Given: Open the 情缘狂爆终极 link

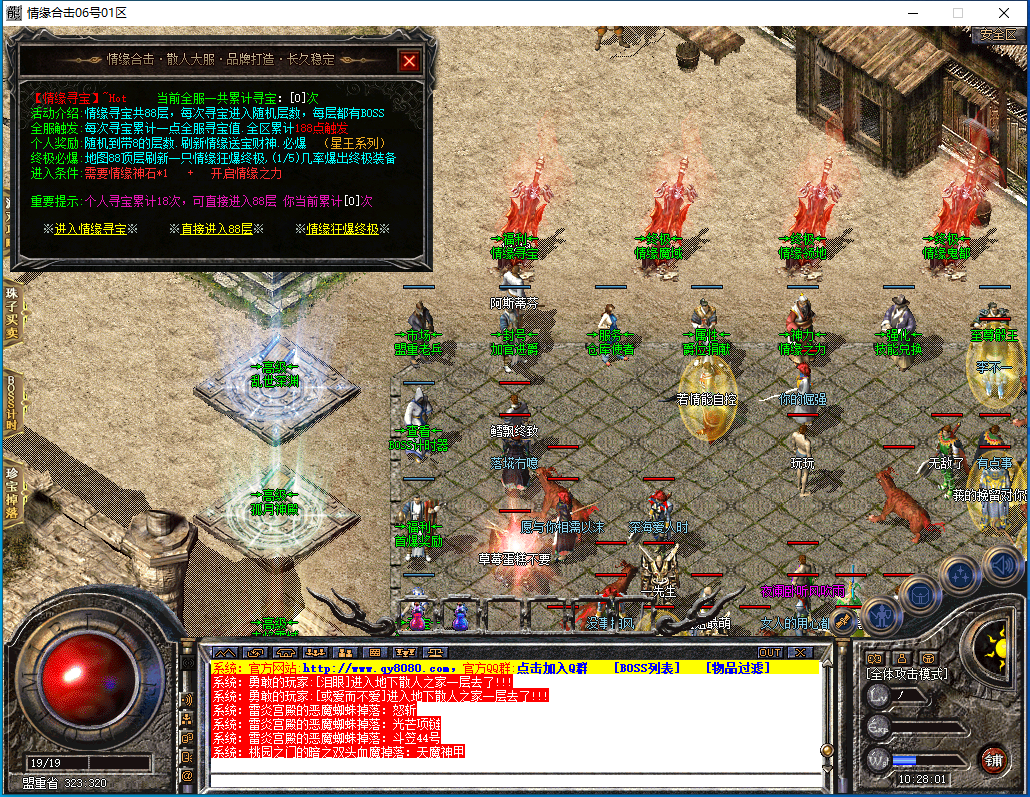Looking at the screenshot, I should [342, 229].
